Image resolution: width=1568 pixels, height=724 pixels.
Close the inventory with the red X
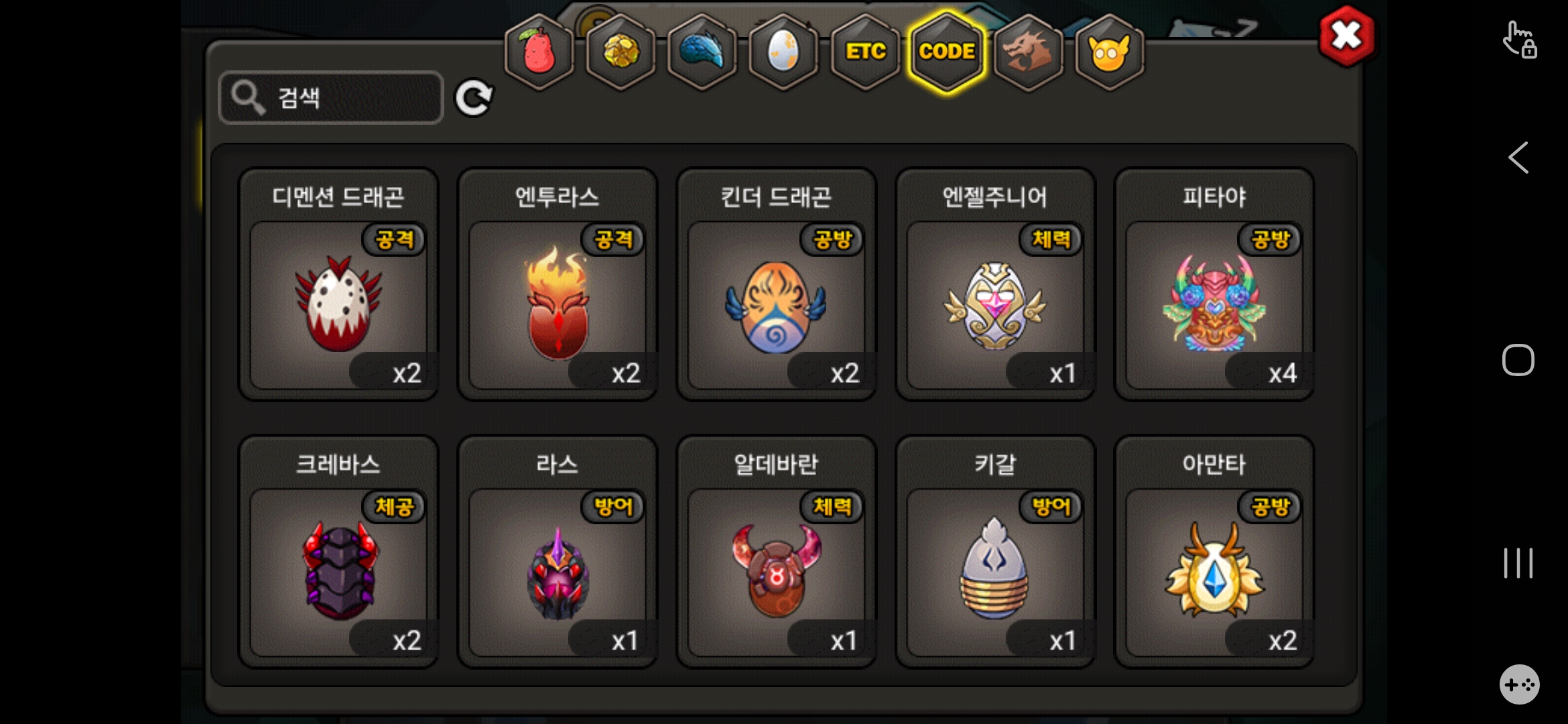tap(1346, 36)
